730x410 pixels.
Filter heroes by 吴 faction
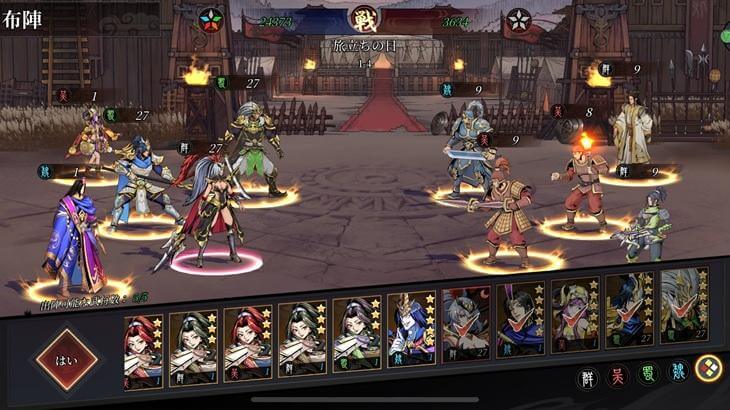[618, 378]
